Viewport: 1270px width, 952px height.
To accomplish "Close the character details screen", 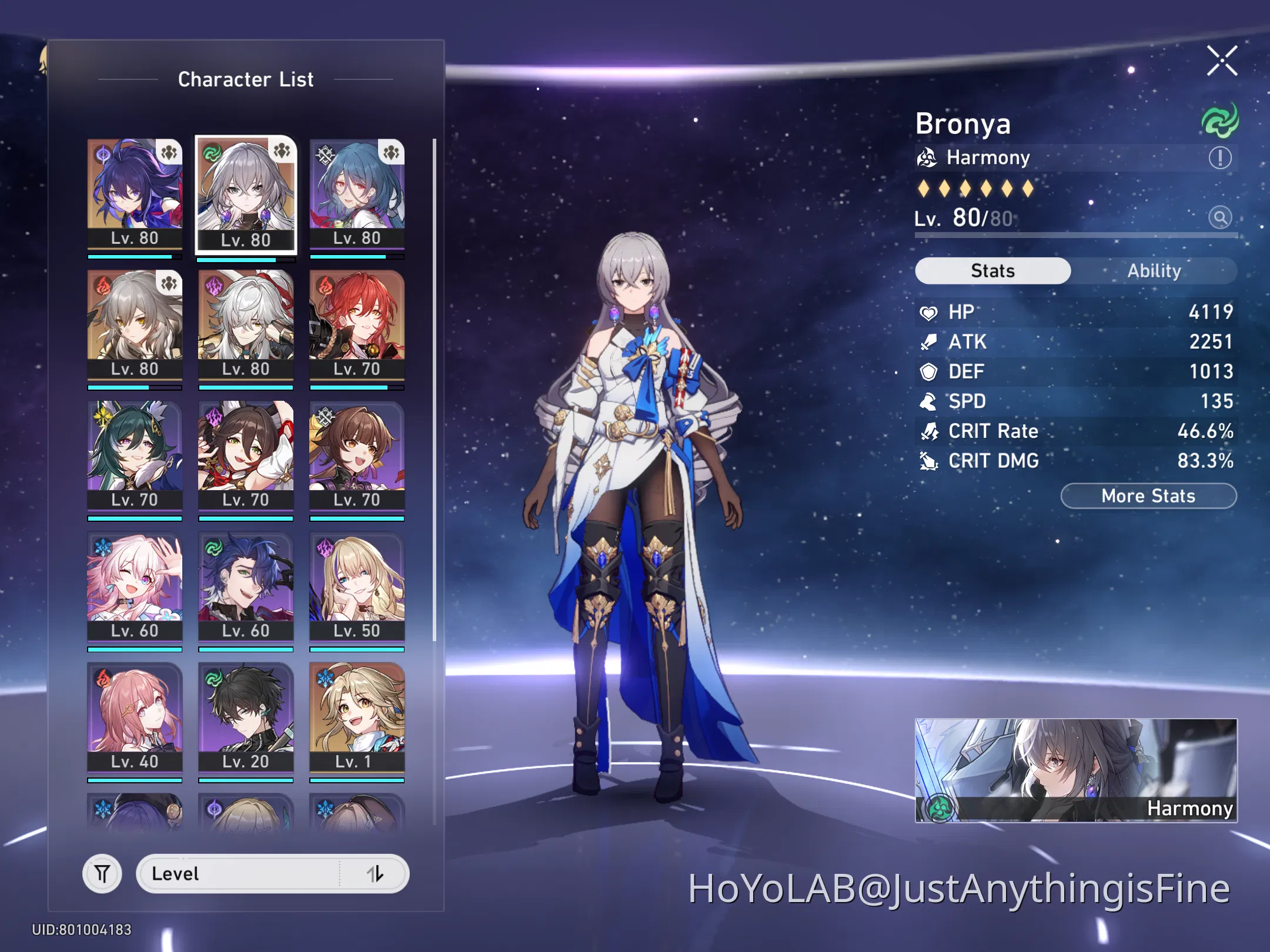I will click(x=1222, y=60).
